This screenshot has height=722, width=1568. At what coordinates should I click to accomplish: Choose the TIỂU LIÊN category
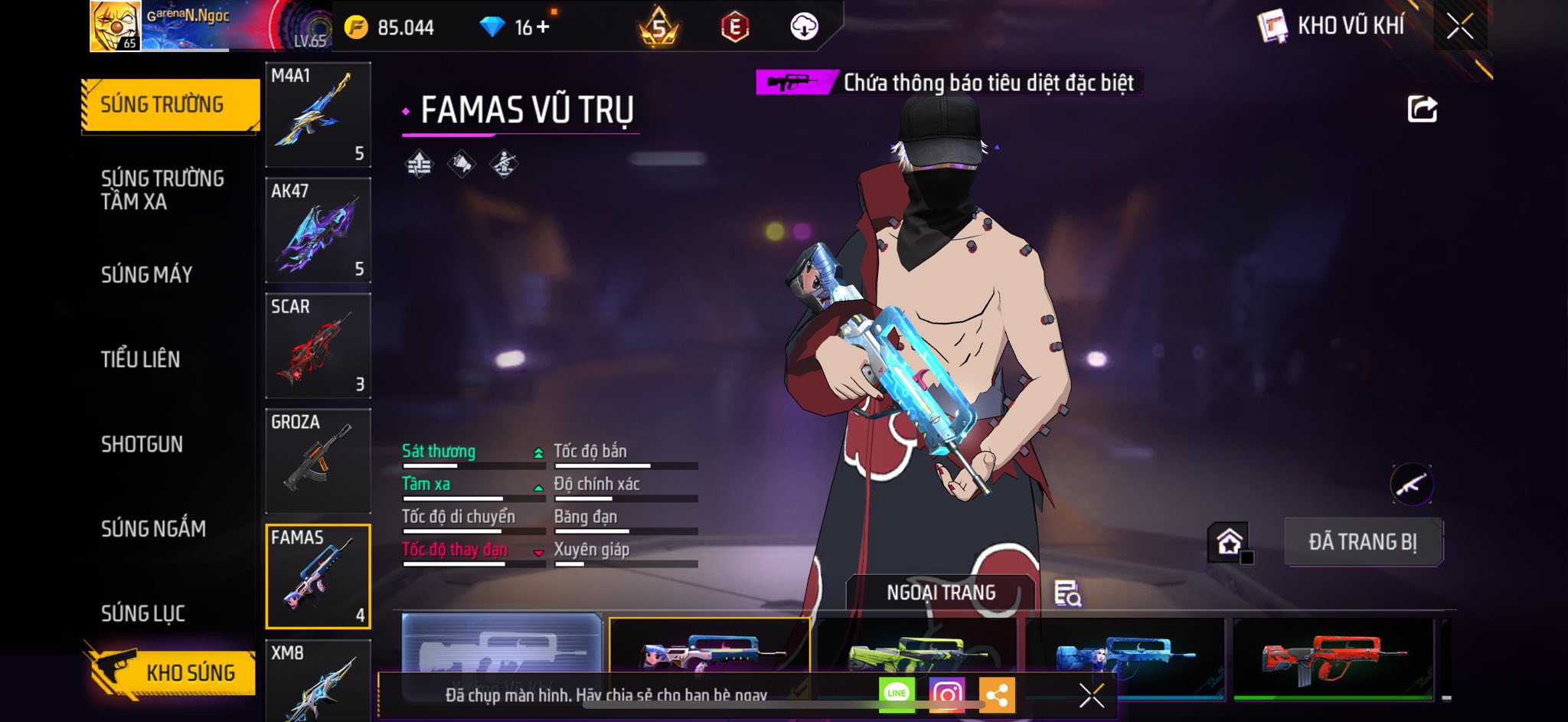pos(141,359)
